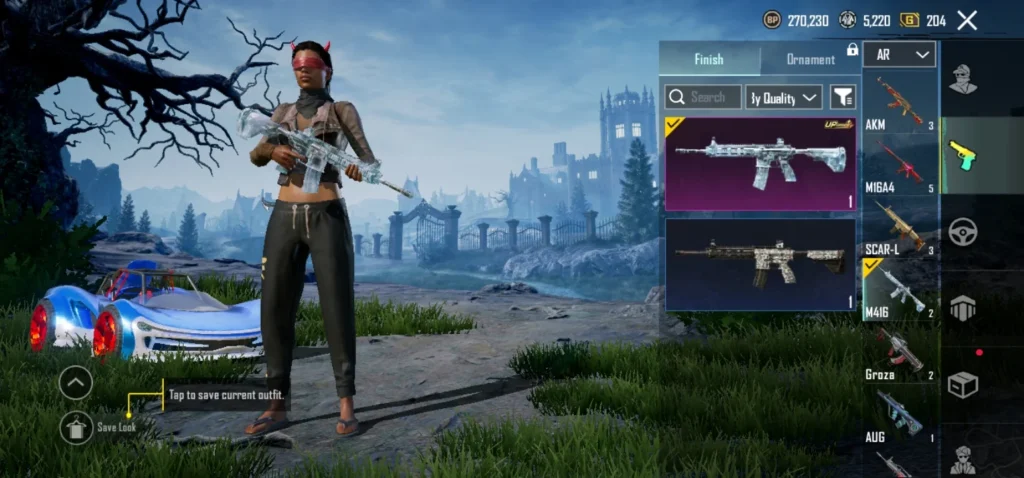
Task: Open the character outfit category
Action: click(x=963, y=78)
